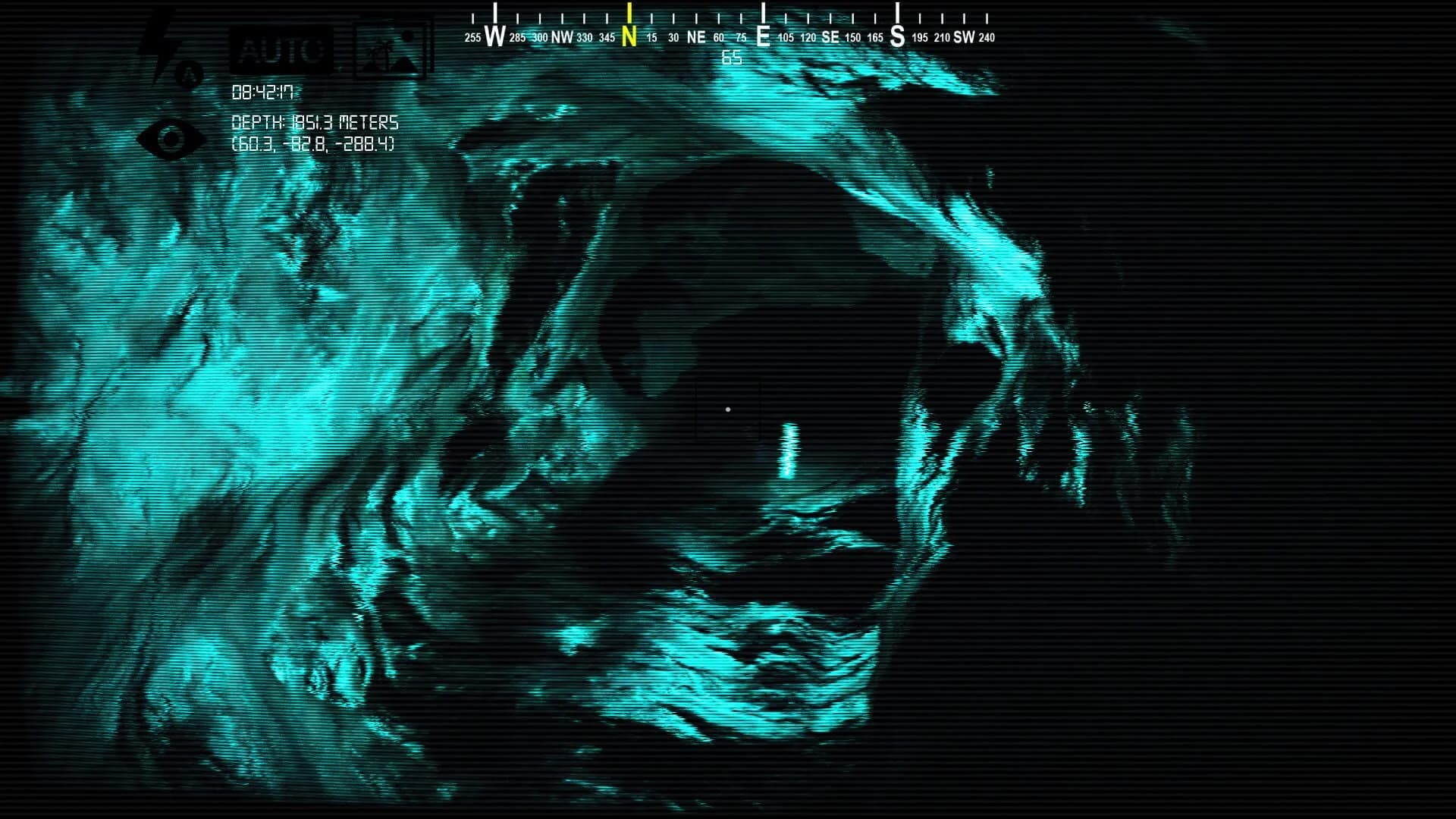Select the NE label on the compass bar

[x=695, y=36]
